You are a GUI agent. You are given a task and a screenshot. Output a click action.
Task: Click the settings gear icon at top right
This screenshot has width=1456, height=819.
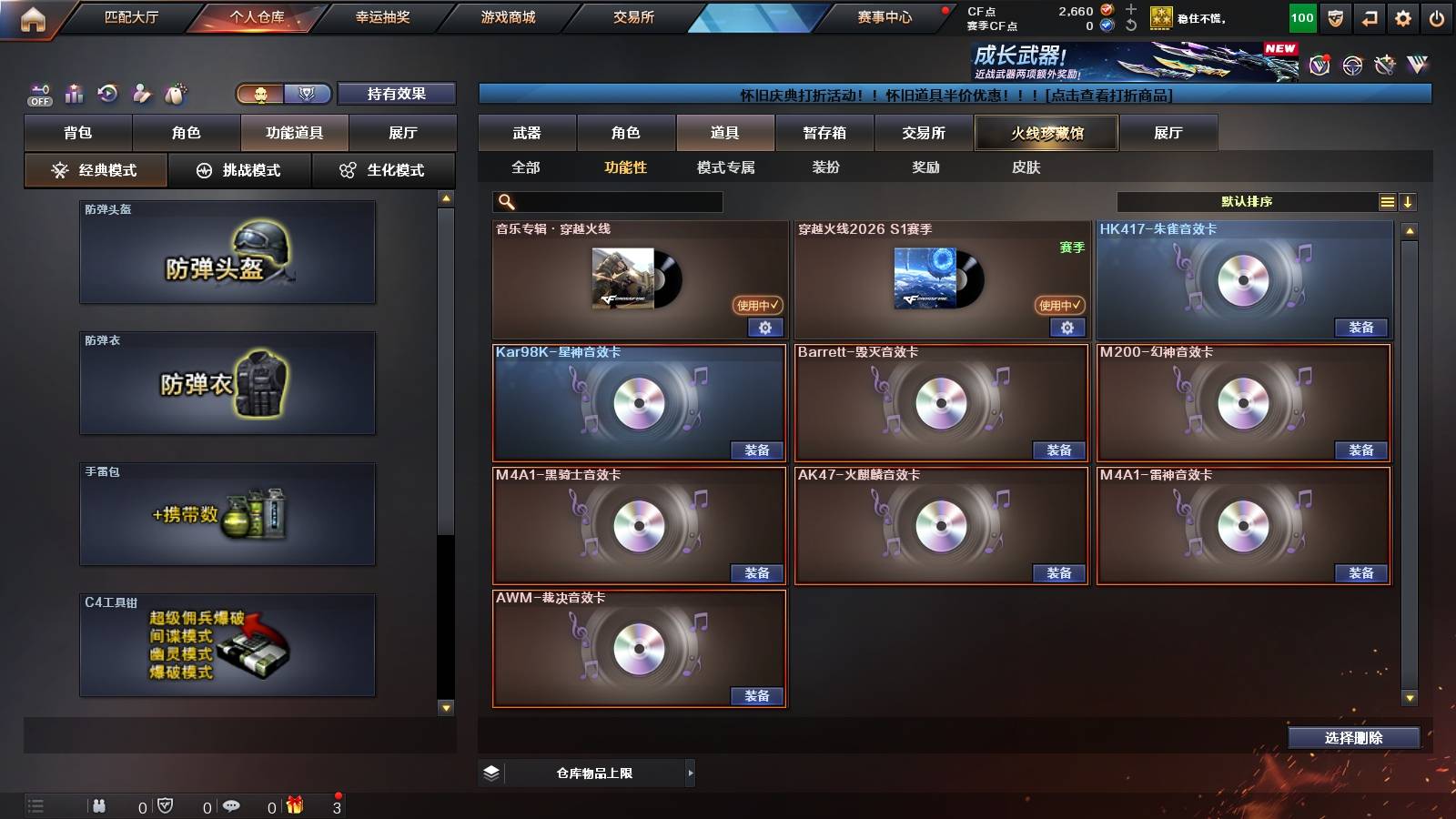tap(1402, 17)
